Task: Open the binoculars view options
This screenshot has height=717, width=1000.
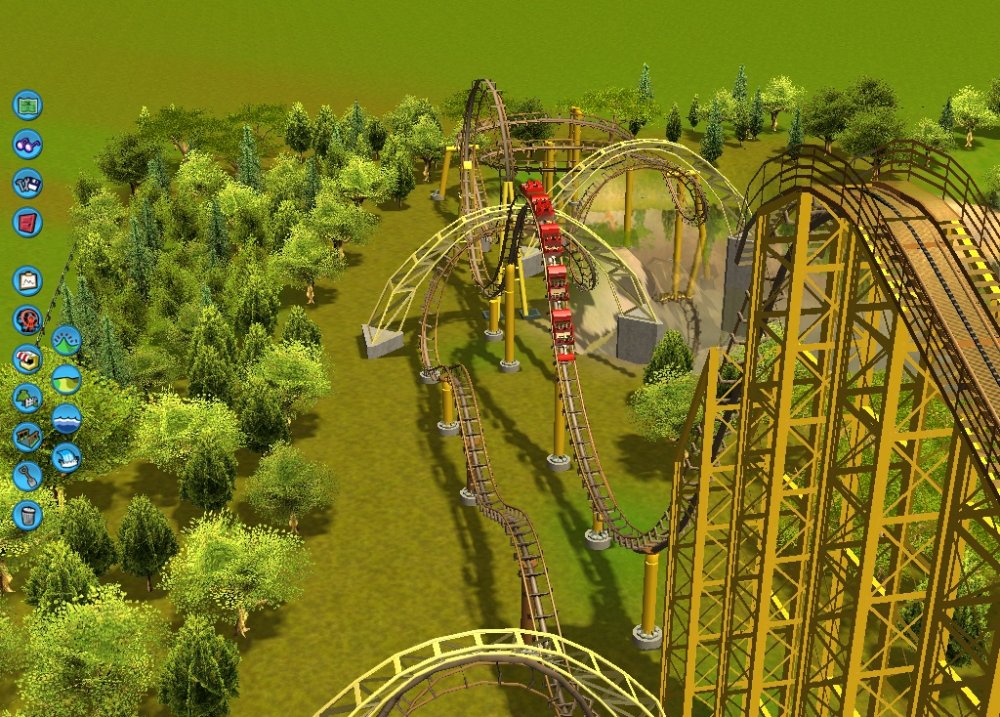Action: point(27,144)
